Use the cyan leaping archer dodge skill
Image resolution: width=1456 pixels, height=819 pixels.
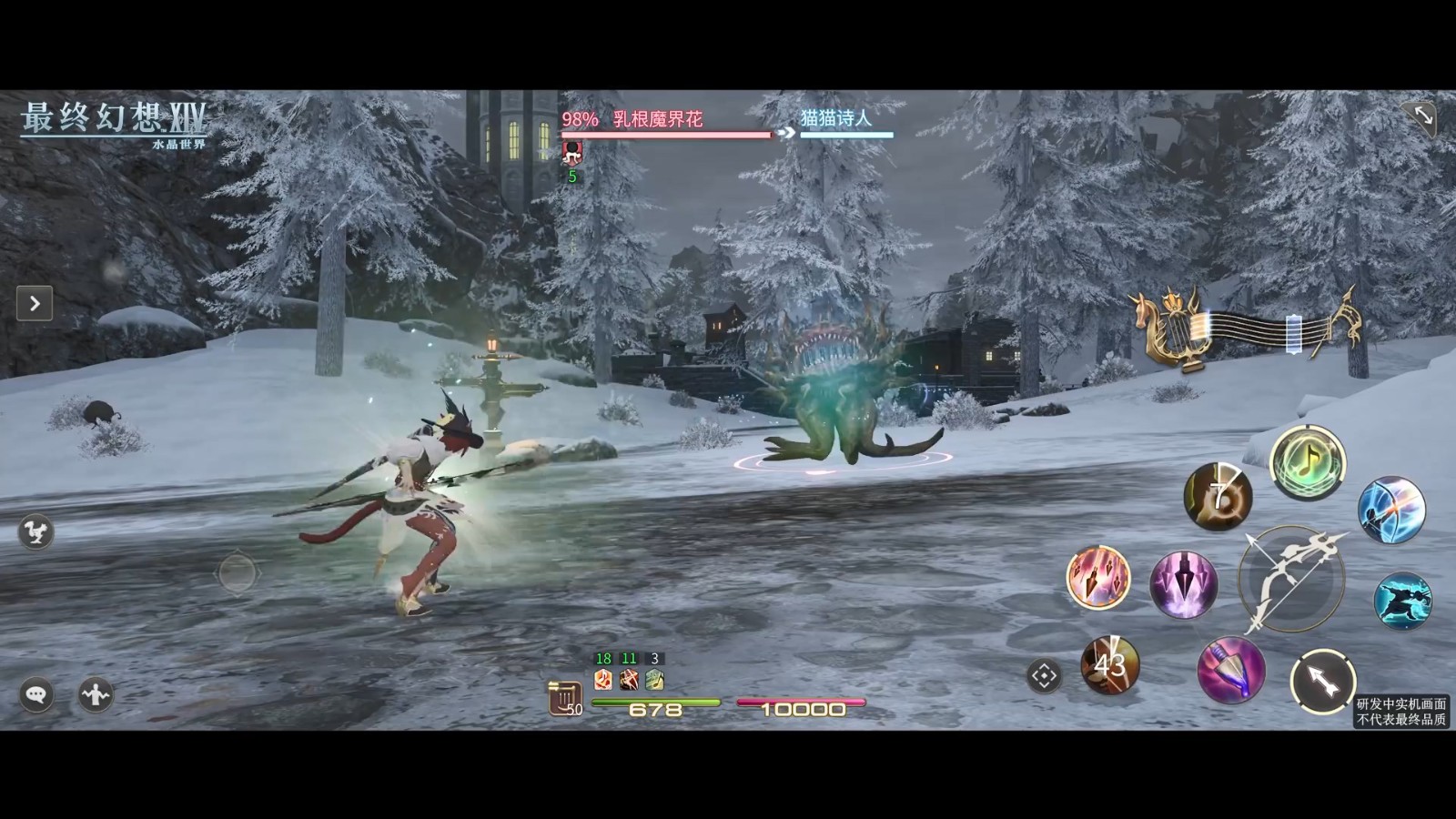[1402, 601]
